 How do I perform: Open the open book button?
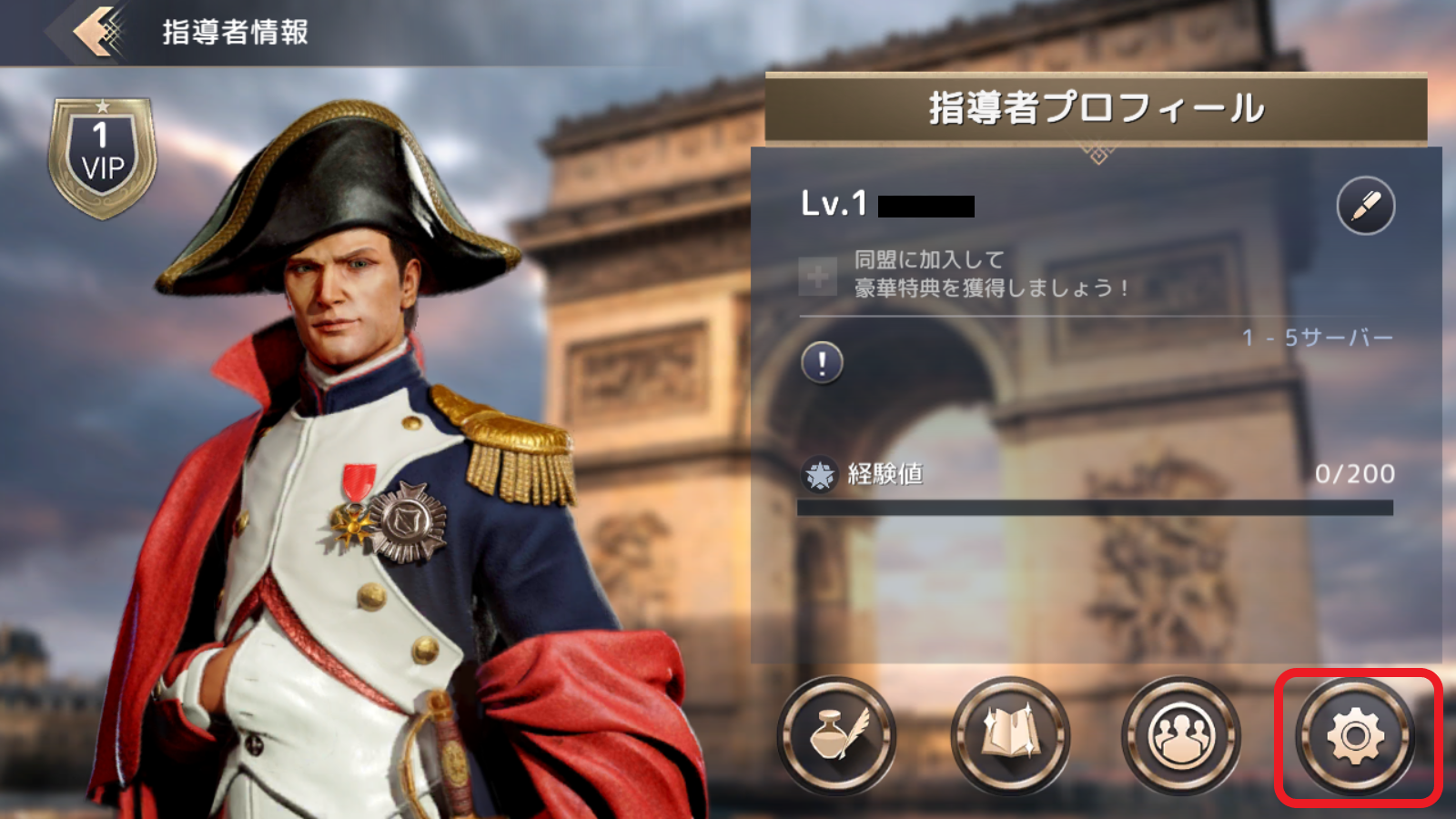point(1009,735)
